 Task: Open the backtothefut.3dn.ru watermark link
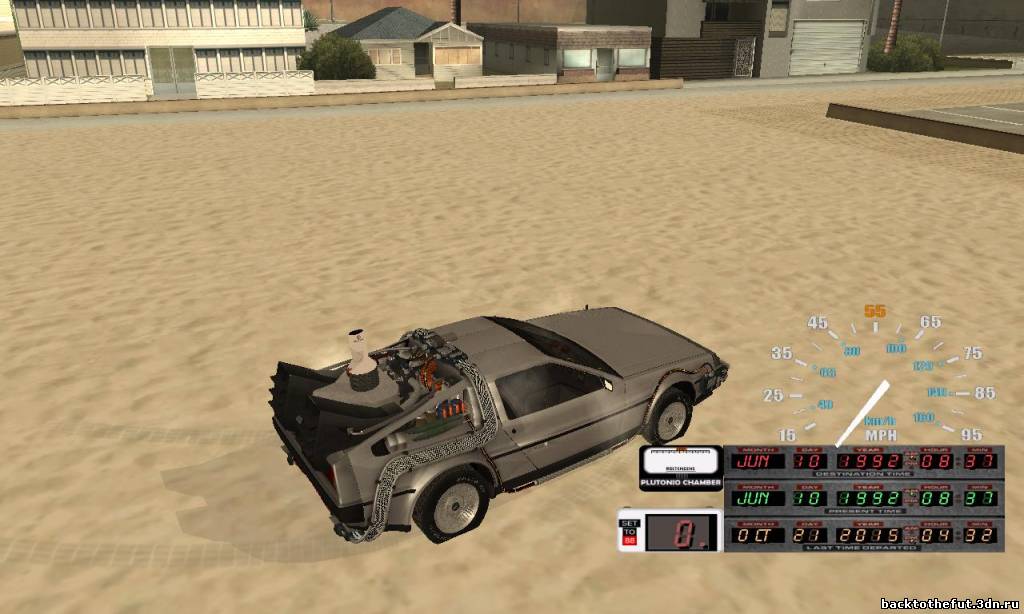click(x=948, y=603)
